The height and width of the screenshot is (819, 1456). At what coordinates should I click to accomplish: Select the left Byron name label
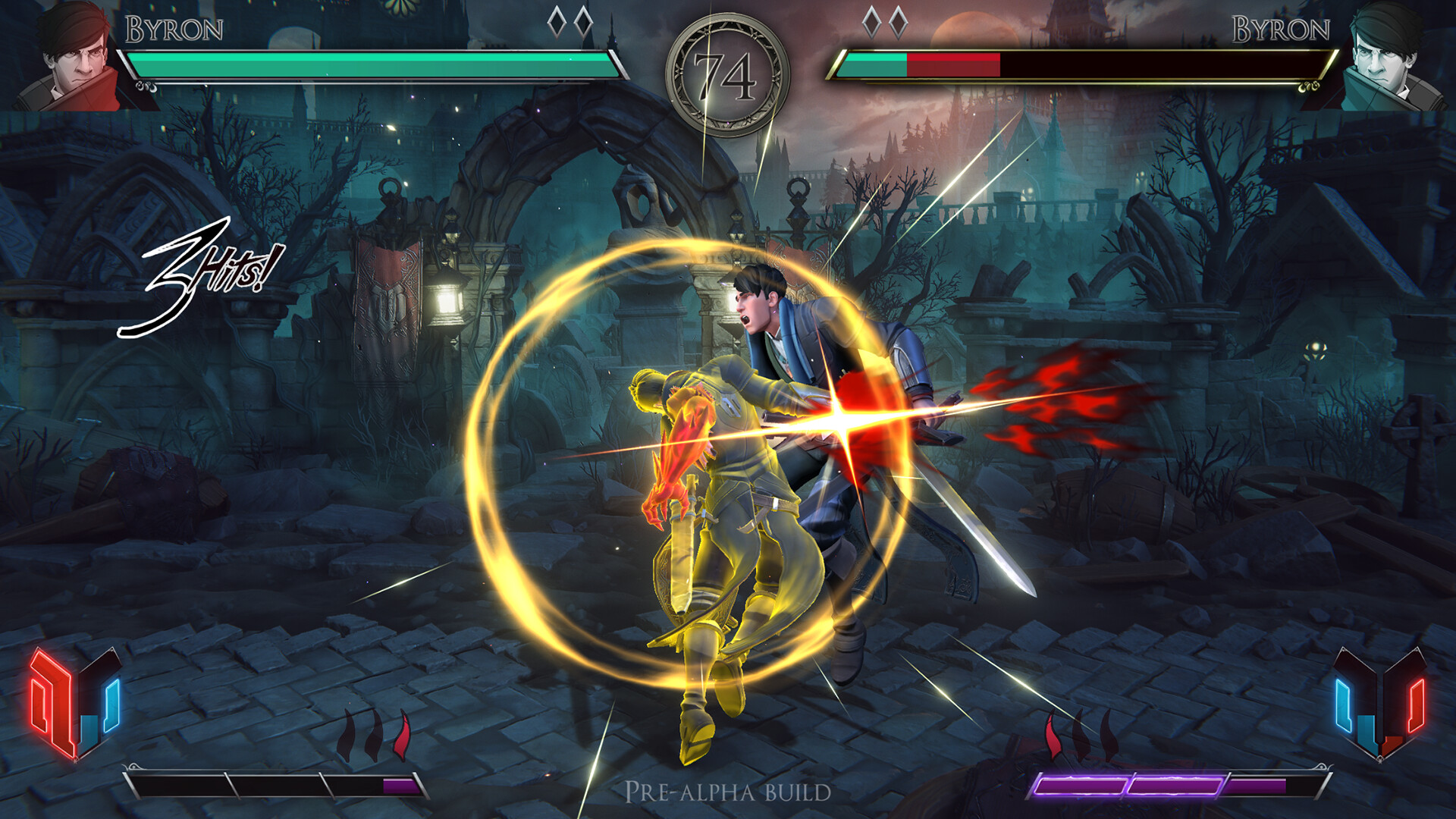click(x=174, y=27)
